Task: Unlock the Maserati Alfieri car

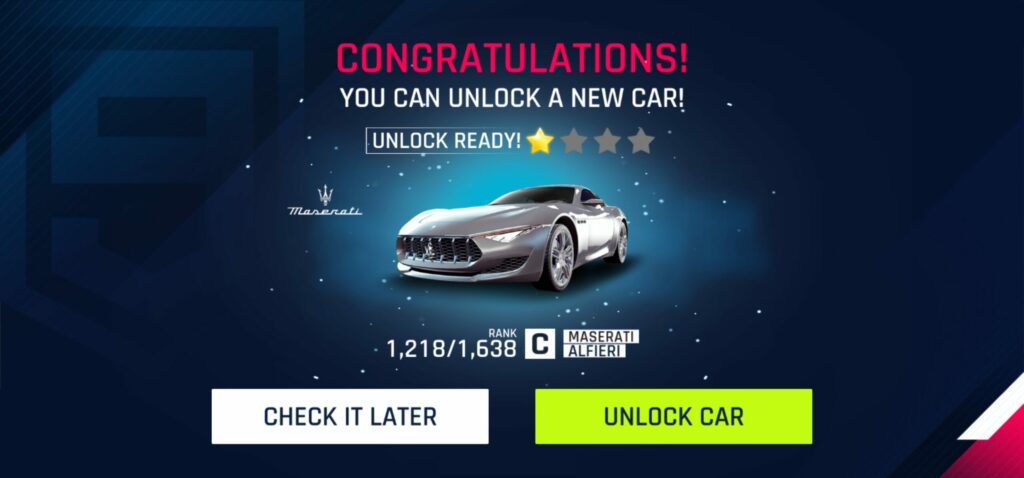Action: pos(673,416)
